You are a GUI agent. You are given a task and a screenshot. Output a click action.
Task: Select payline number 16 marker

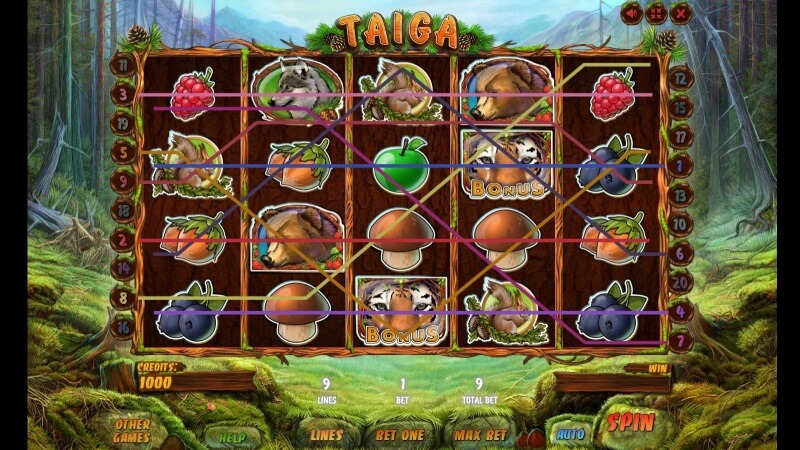(124, 327)
